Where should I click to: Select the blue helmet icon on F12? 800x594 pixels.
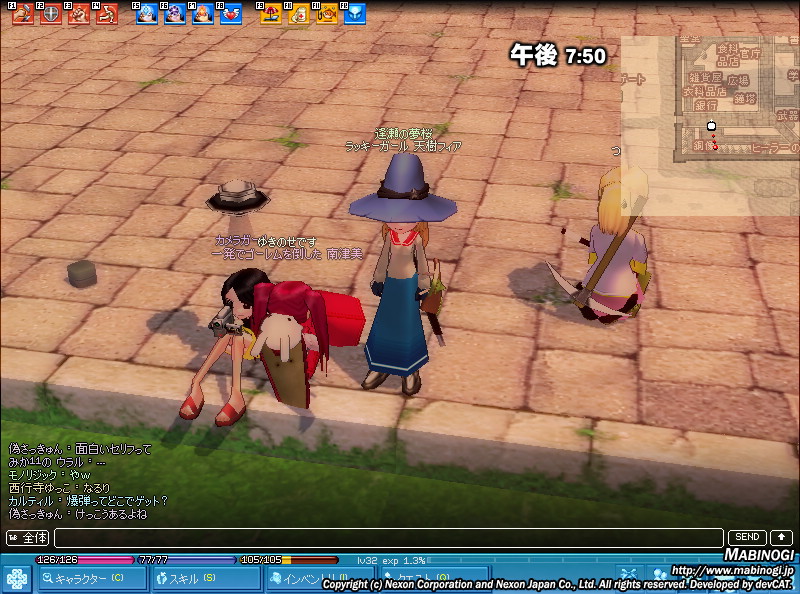click(355, 14)
